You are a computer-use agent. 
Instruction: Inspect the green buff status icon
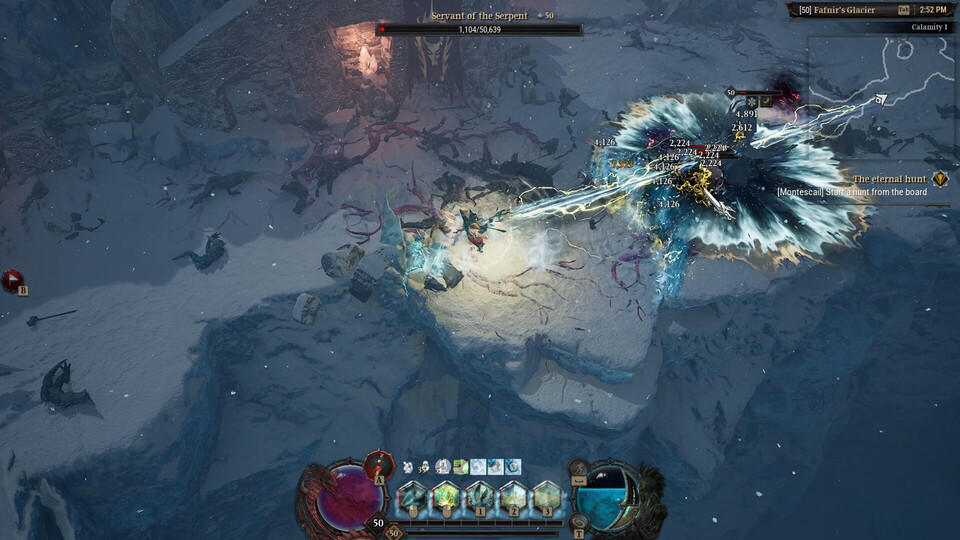[460, 467]
